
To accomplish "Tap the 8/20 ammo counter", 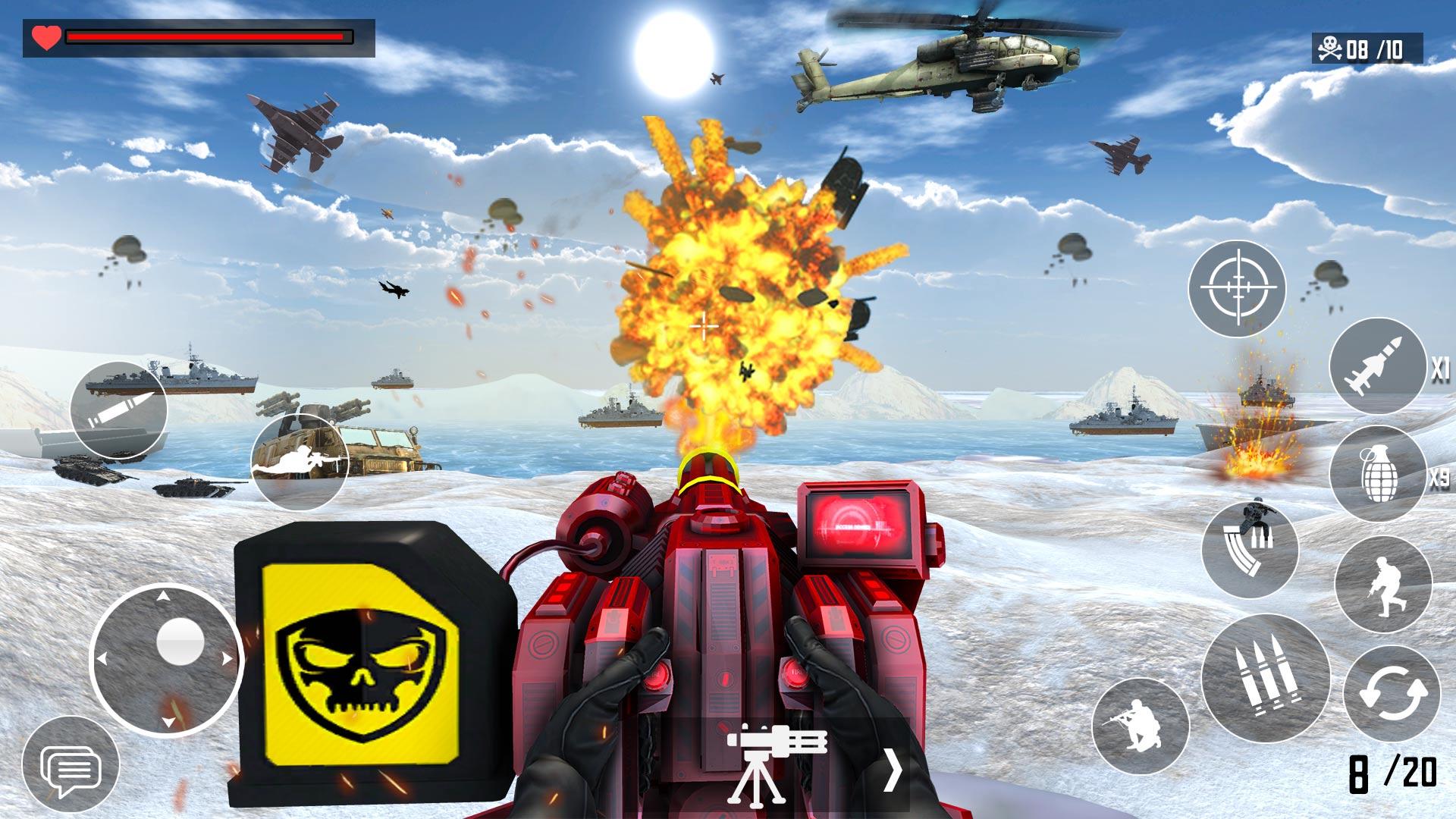I will coord(1393,773).
